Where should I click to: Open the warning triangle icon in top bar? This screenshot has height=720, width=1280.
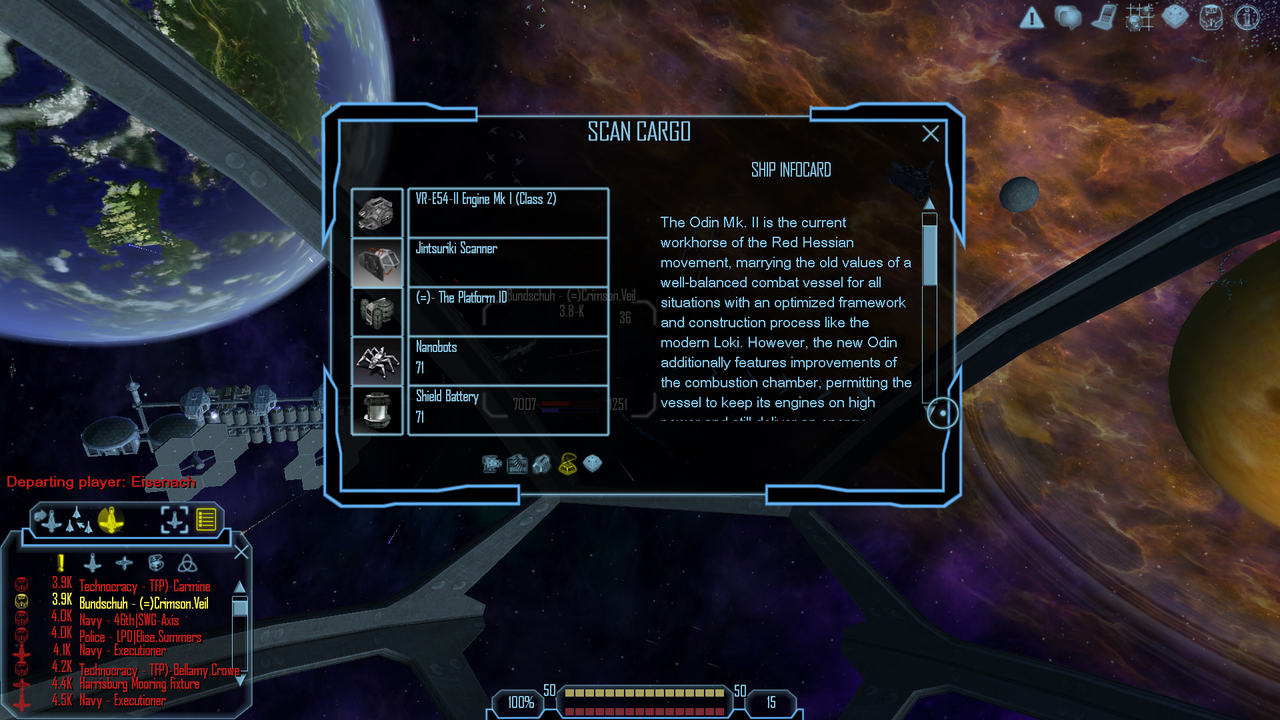pos(1032,17)
